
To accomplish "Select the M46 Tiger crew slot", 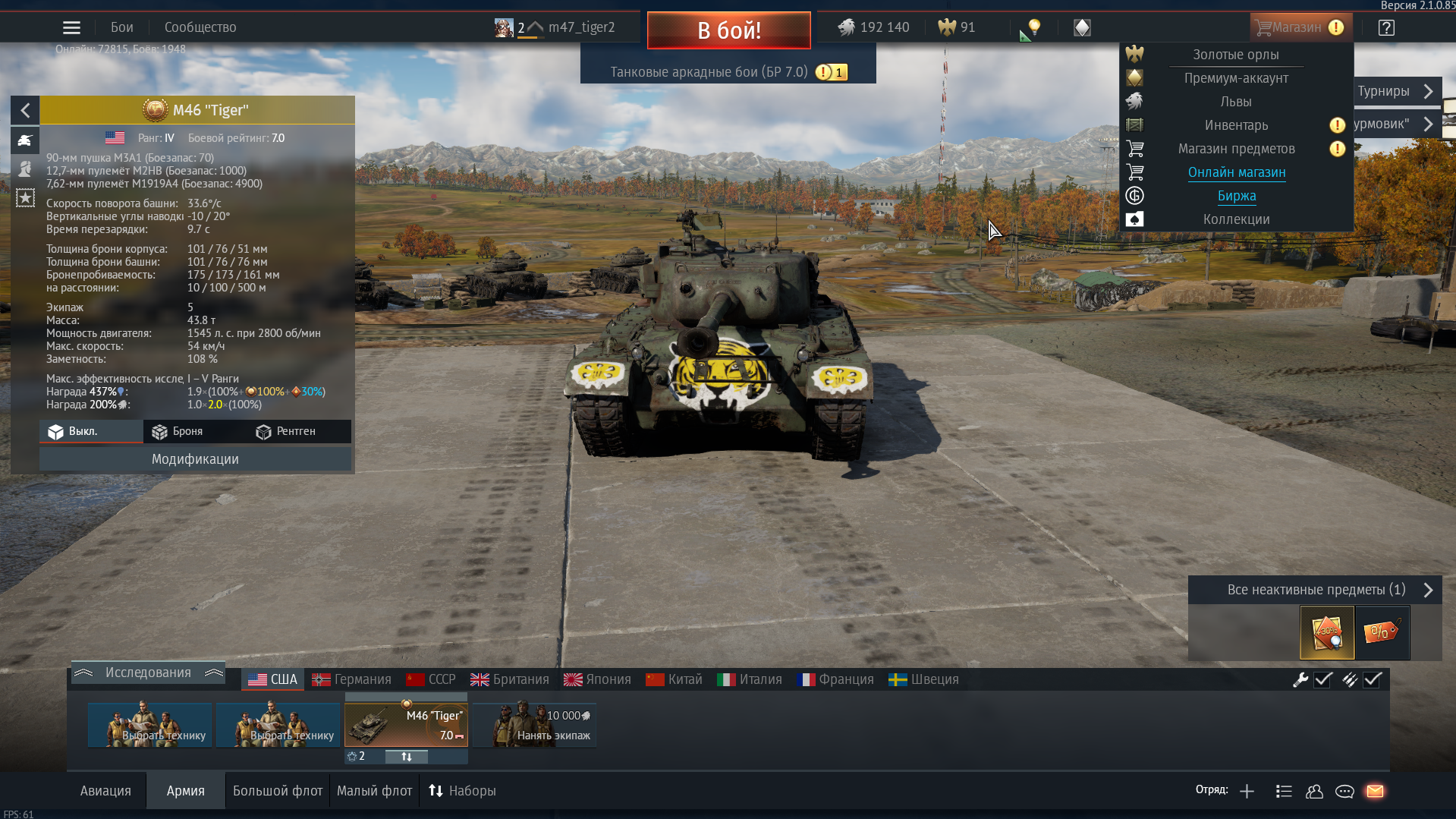I will (406, 726).
